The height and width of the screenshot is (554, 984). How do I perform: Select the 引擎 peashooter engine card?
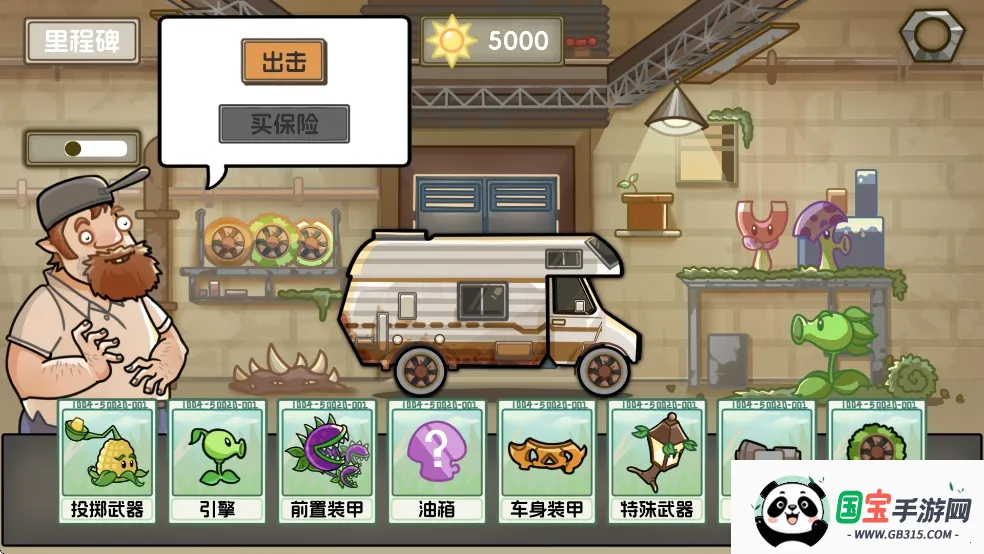tap(217, 461)
